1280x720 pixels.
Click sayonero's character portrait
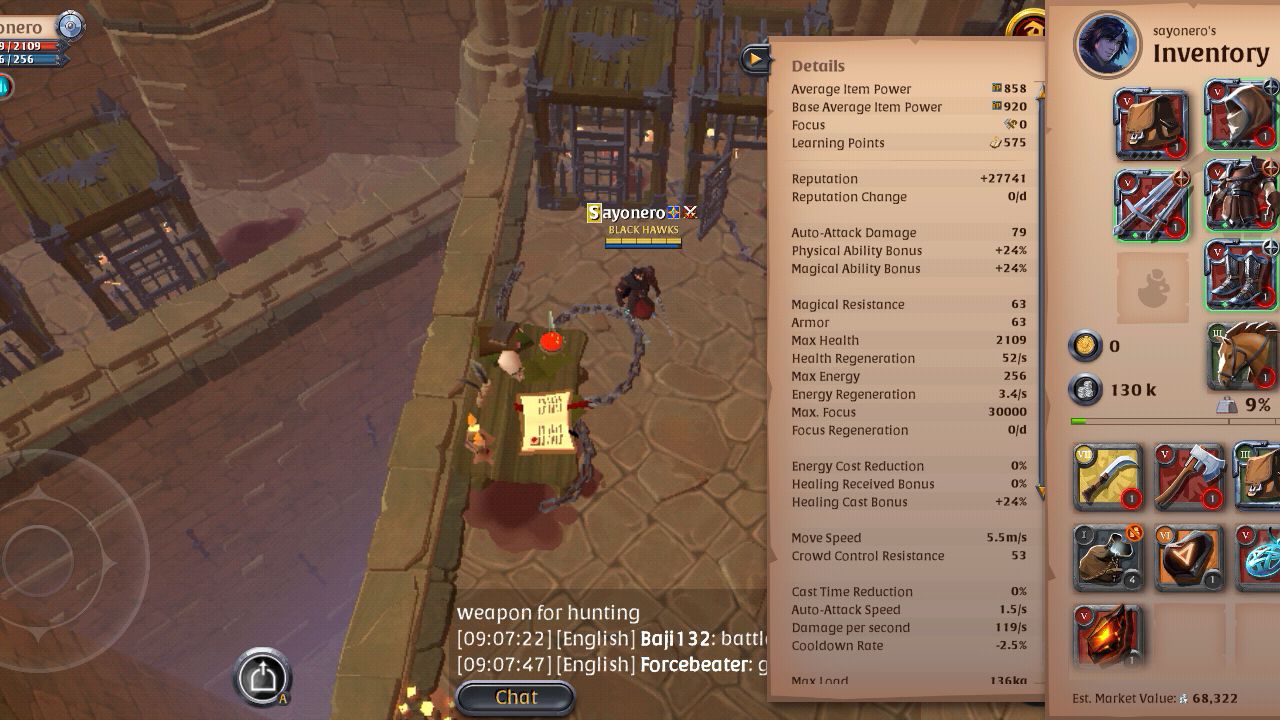1108,45
